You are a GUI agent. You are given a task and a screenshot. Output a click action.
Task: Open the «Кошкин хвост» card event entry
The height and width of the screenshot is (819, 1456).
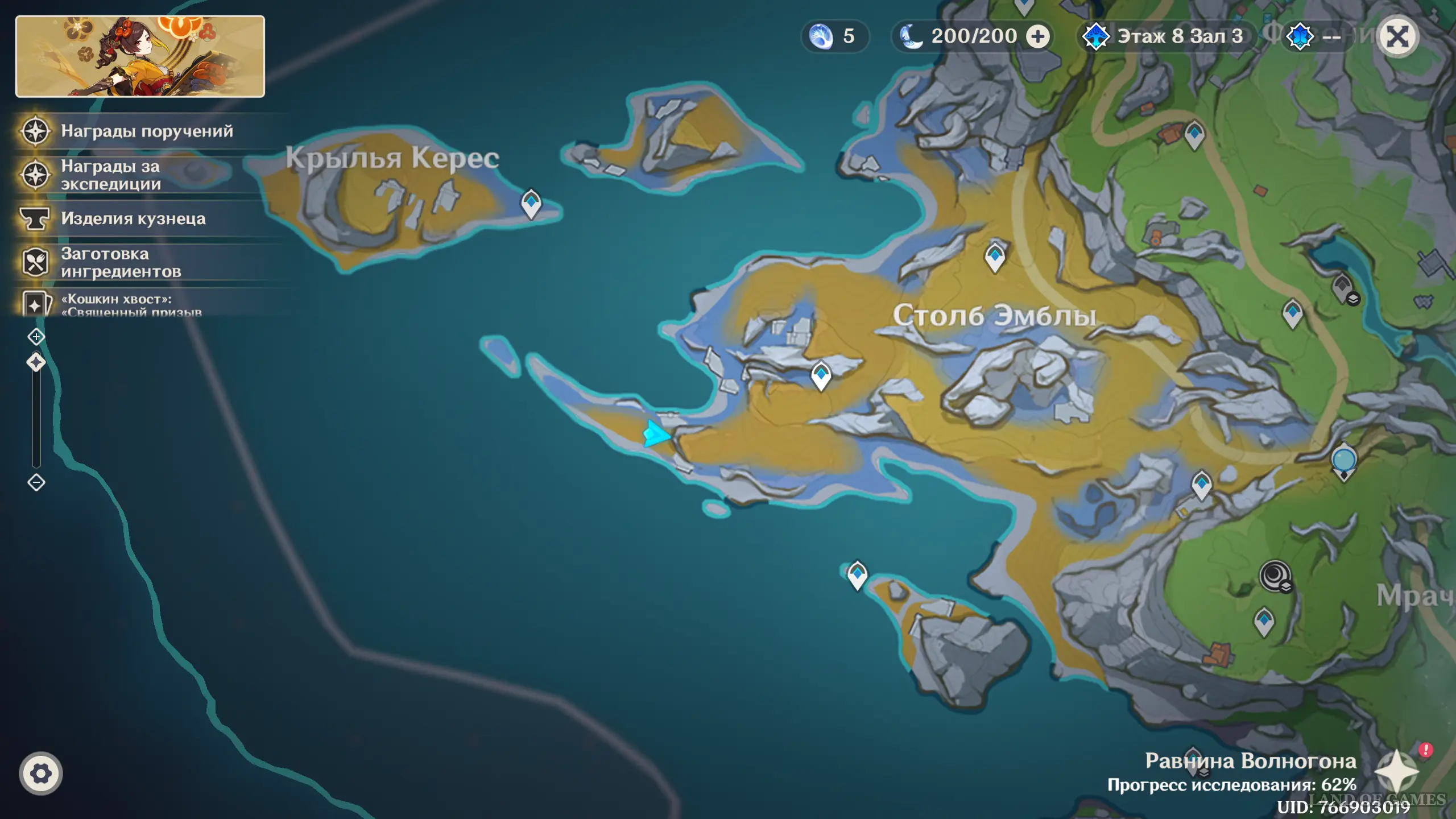point(131,304)
